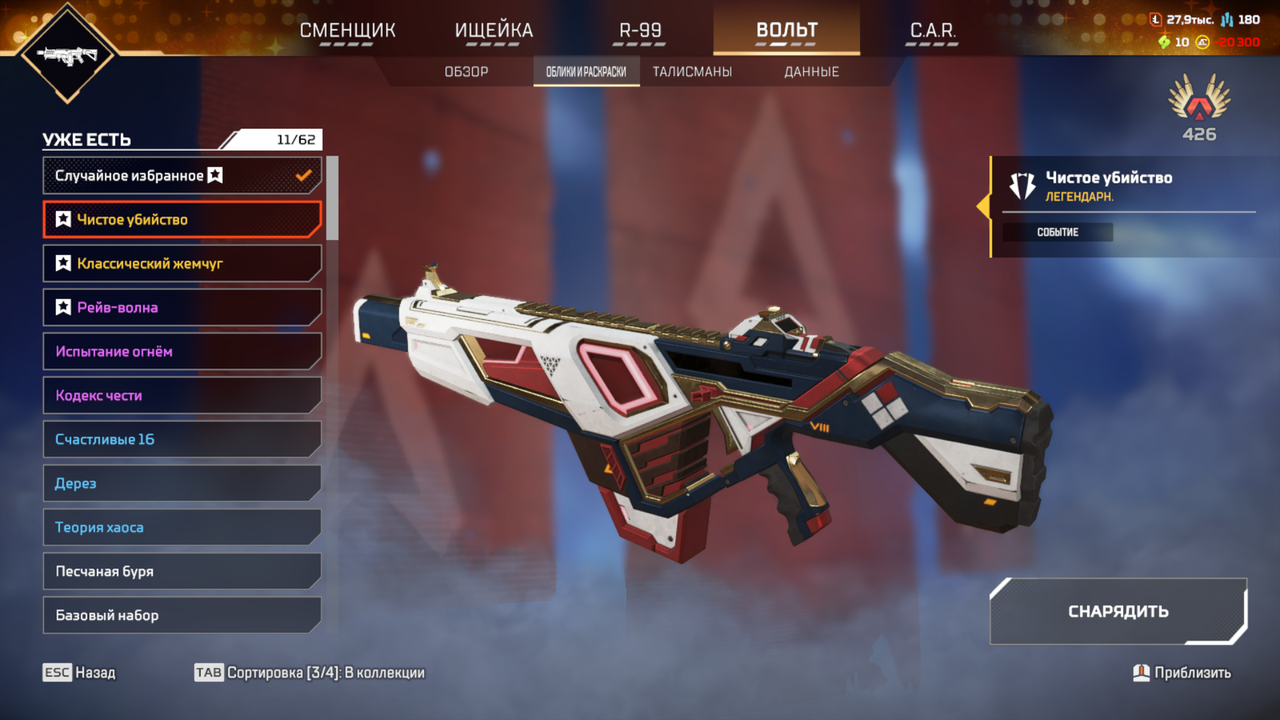
Task: Select the Базовый набор skin
Action: [x=182, y=616]
